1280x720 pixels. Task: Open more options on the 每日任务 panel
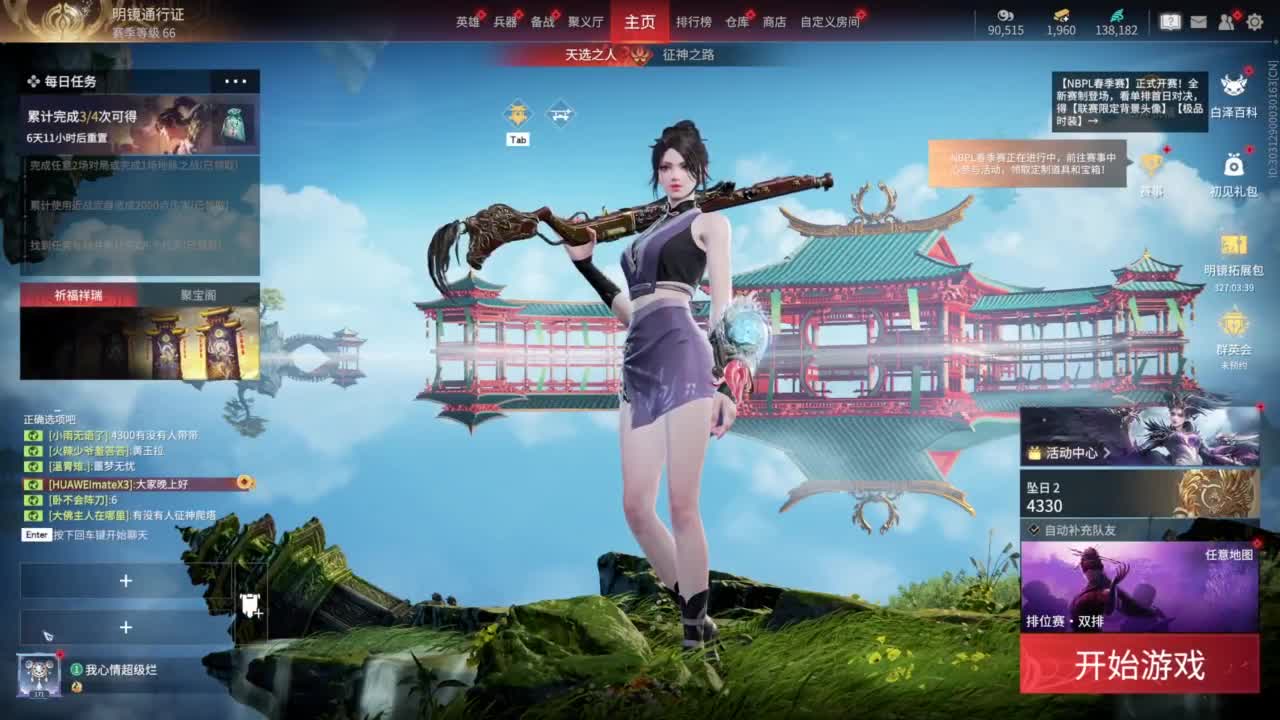point(234,81)
